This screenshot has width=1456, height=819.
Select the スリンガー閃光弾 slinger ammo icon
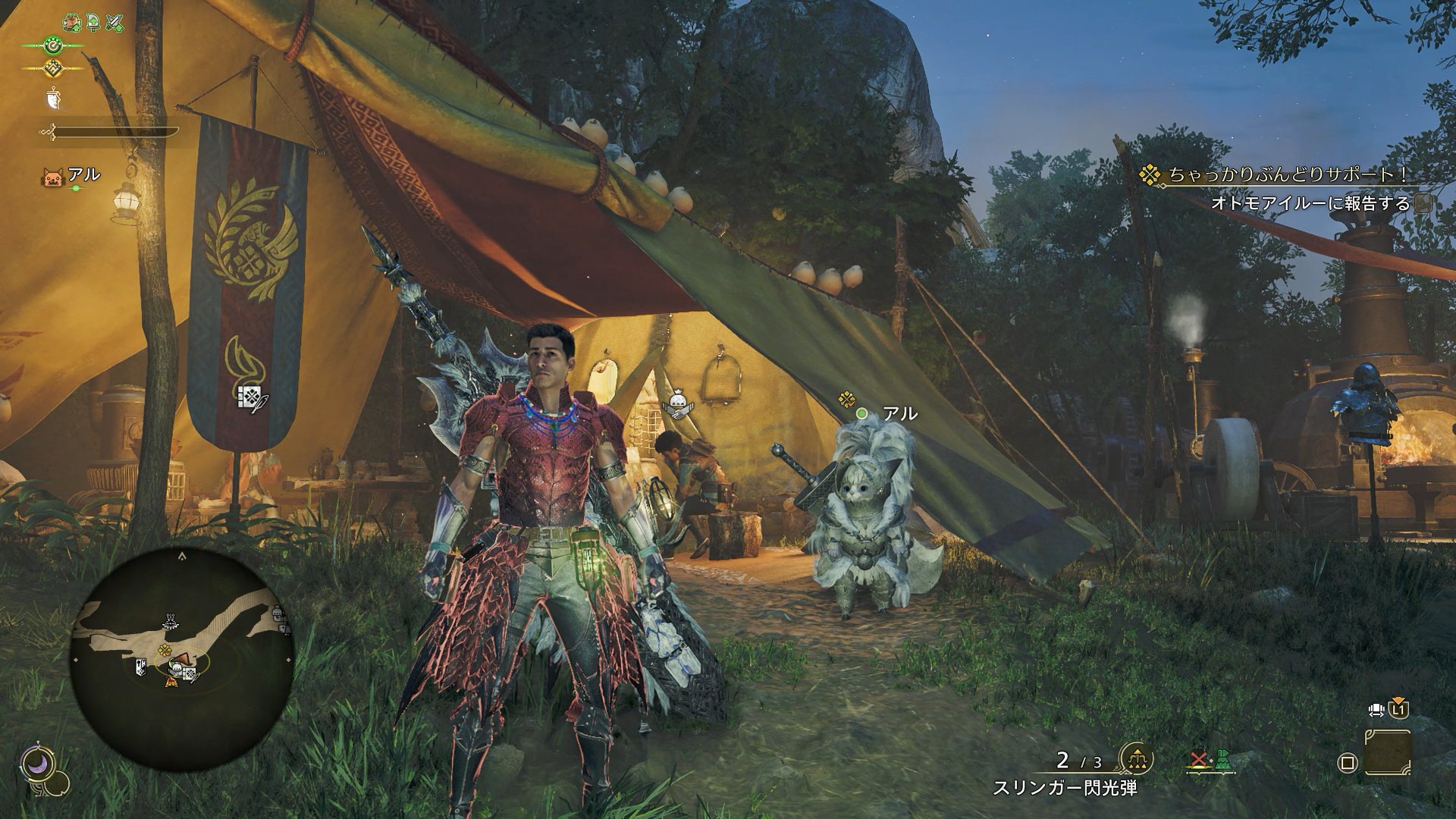pos(1136,759)
